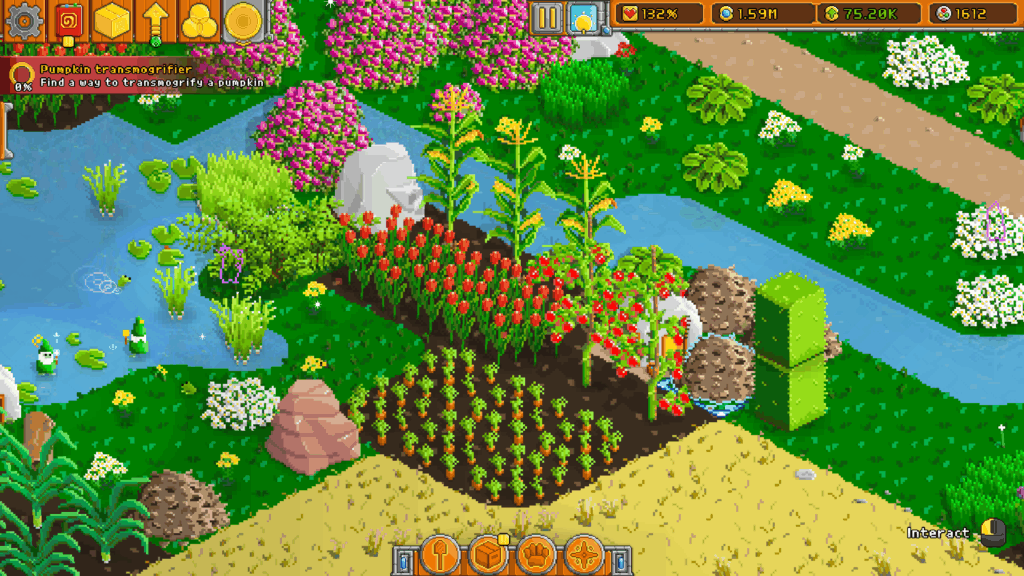Select the shovel tool
The width and height of the screenshot is (1024, 576).
point(439,554)
